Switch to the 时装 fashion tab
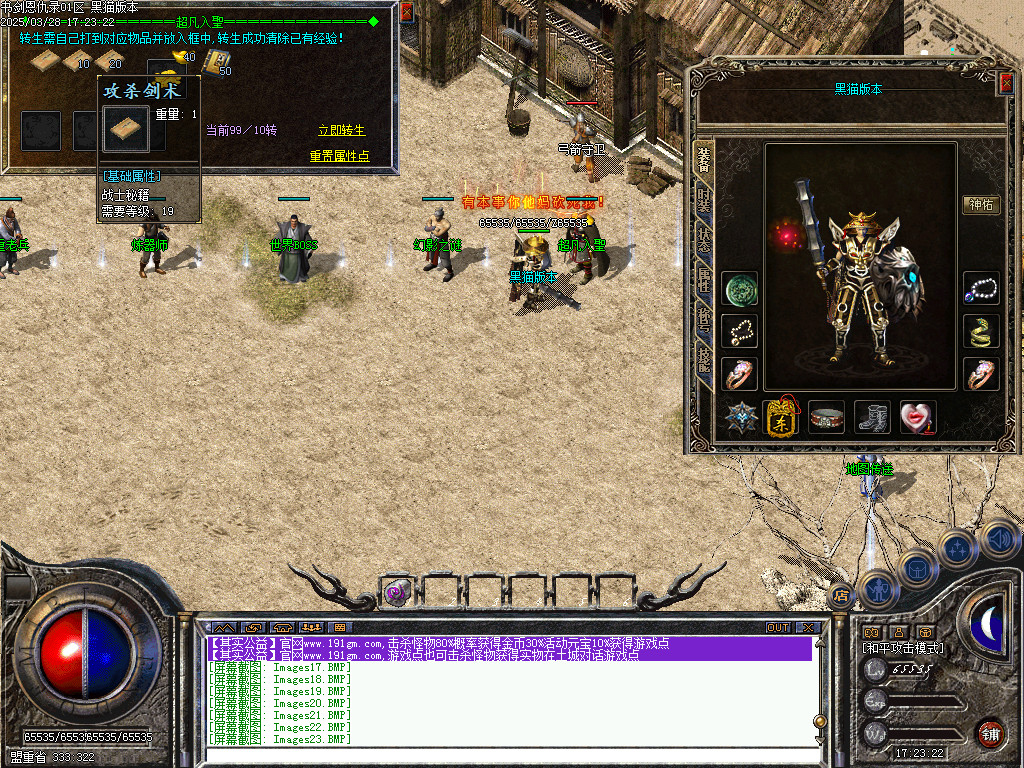 (704, 200)
